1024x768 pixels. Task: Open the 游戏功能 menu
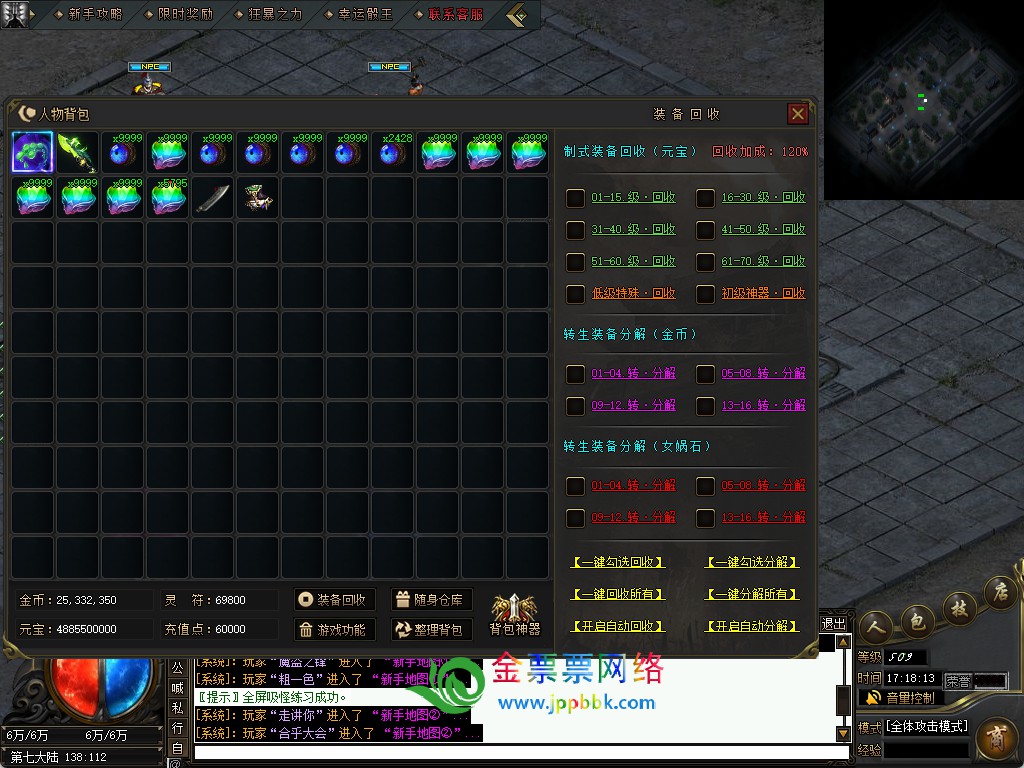[334, 630]
